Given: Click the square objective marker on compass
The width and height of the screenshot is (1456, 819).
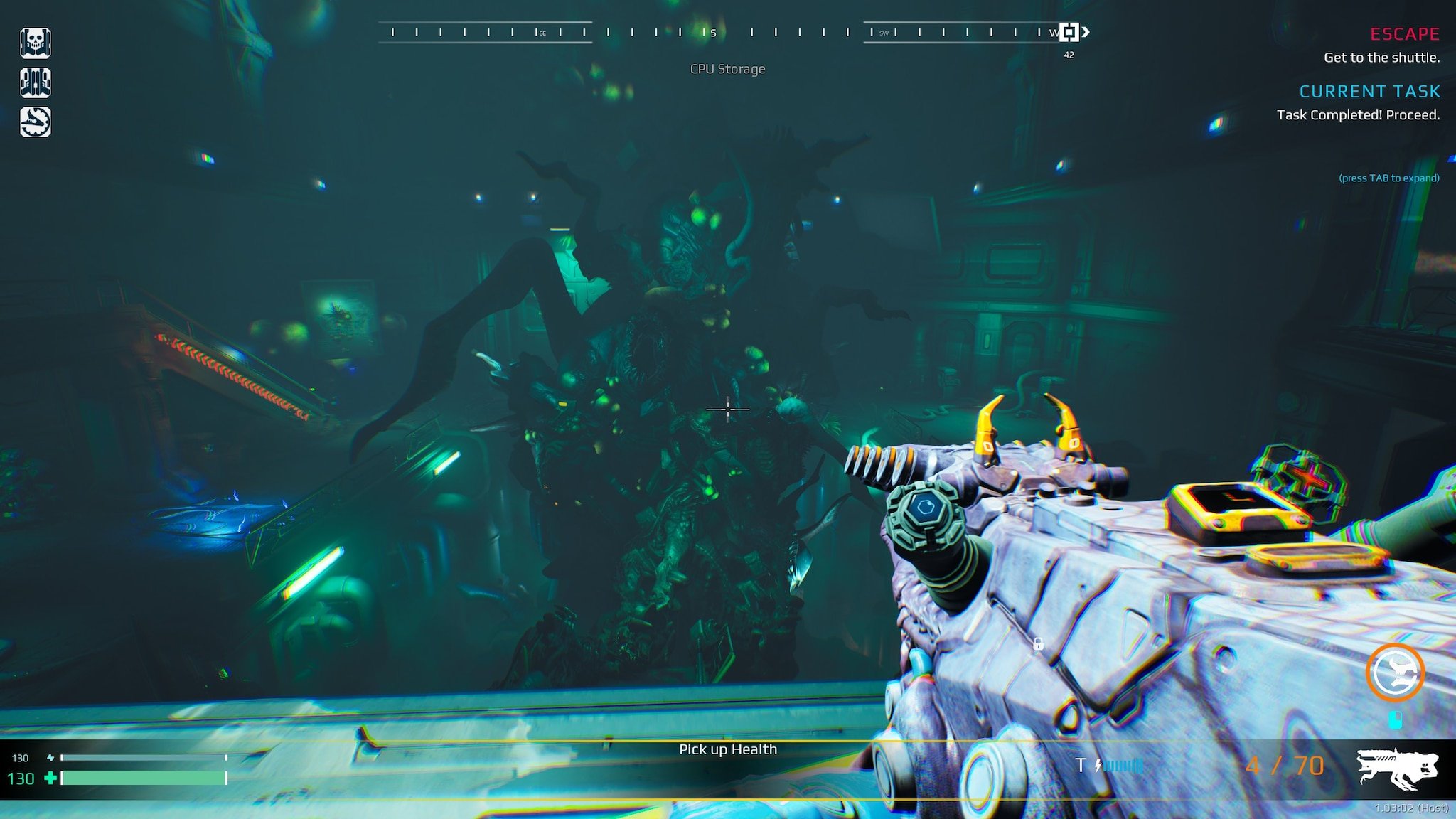Looking at the screenshot, I should pyautogui.click(x=1069, y=32).
